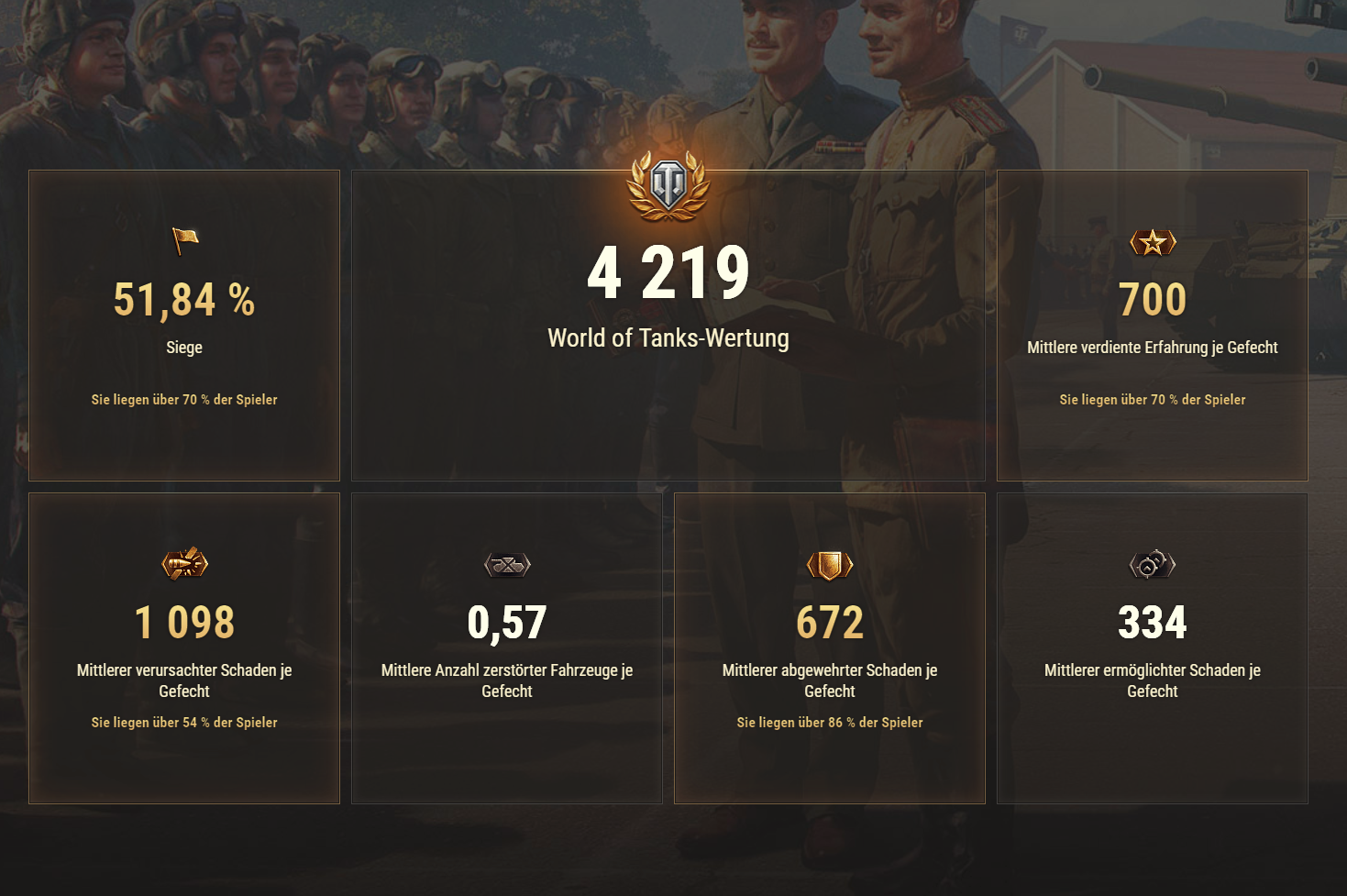Viewport: 1347px width, 896px height.
Task: Open the Mittlere verdiente Erfahrung card
Action: 1152,325
